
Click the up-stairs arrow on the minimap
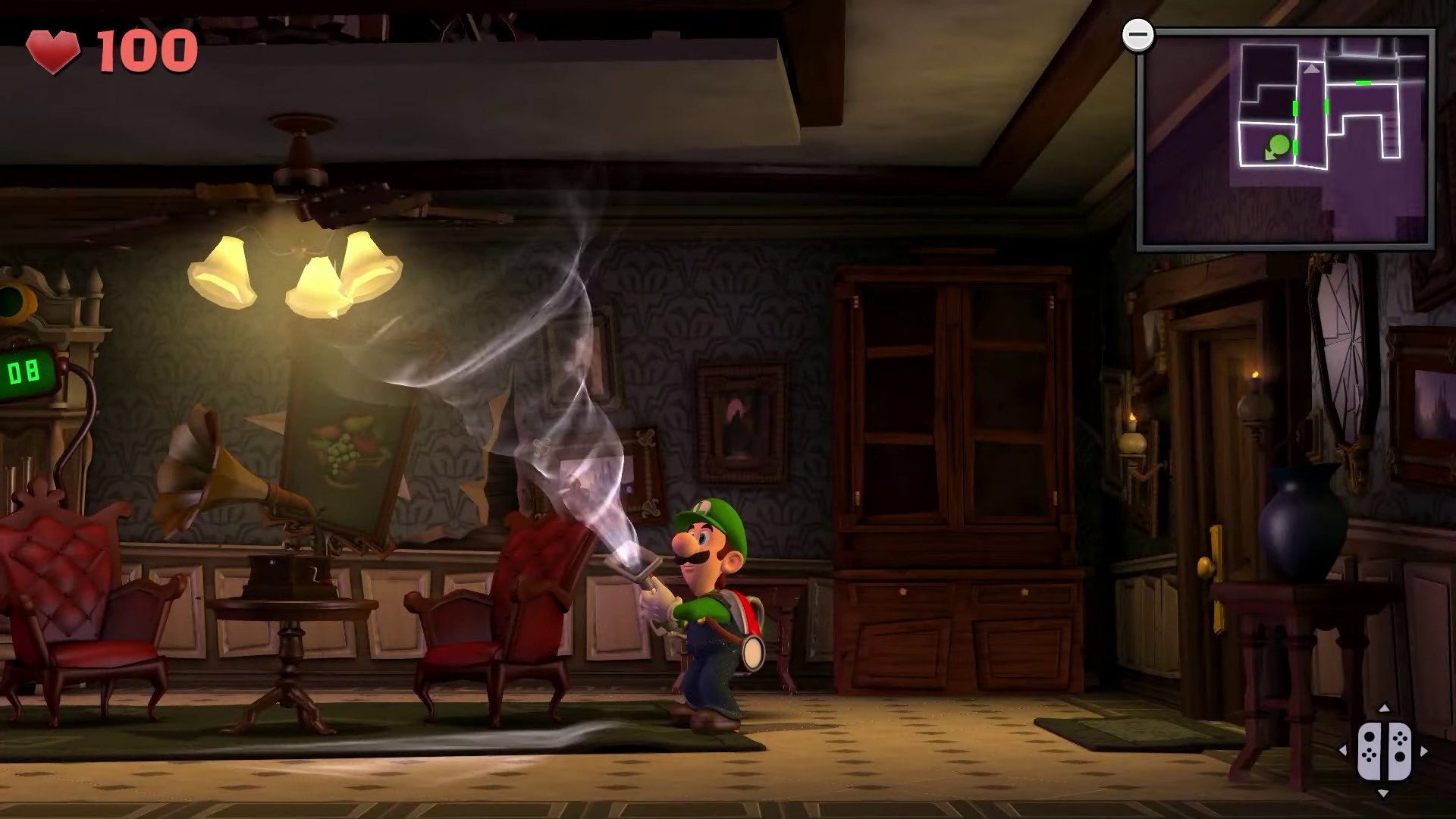1312,68
